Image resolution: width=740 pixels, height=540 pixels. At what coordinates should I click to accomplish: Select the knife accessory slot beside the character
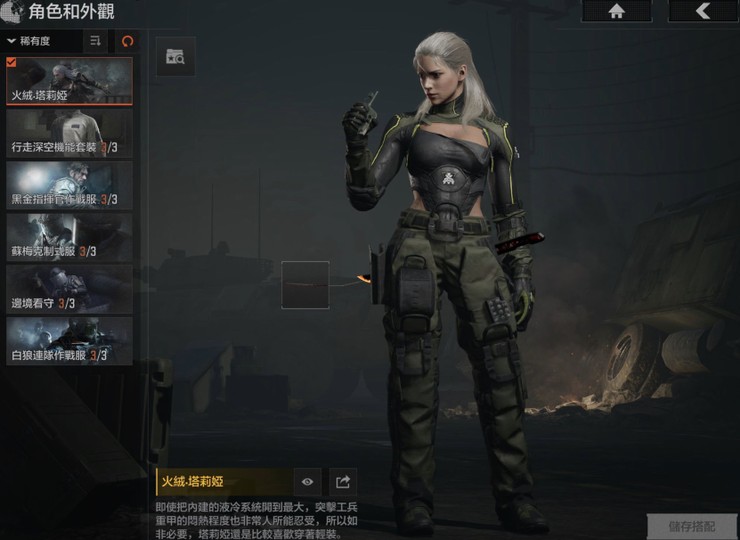305,285
